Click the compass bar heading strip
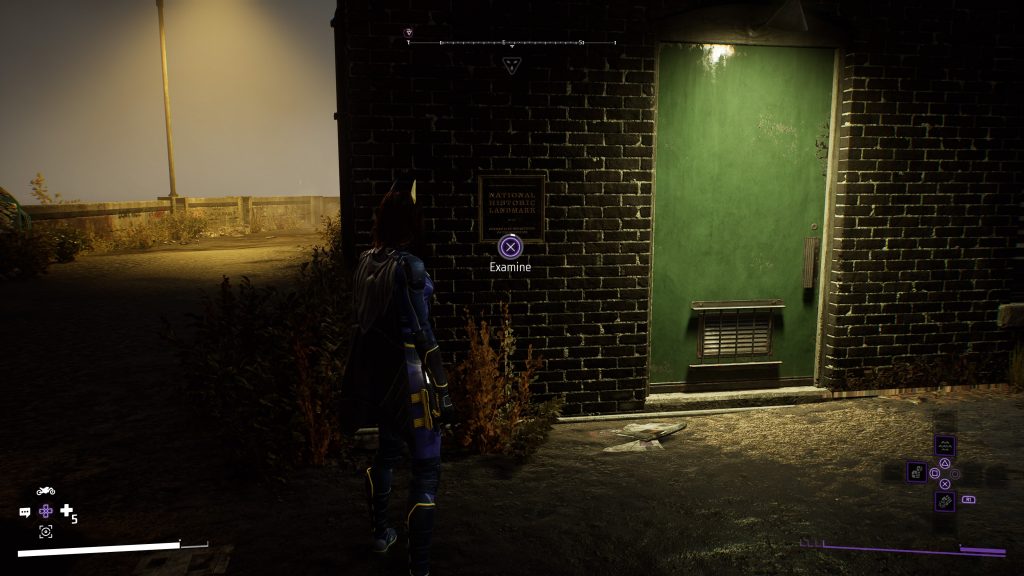 tap(511, 43)
